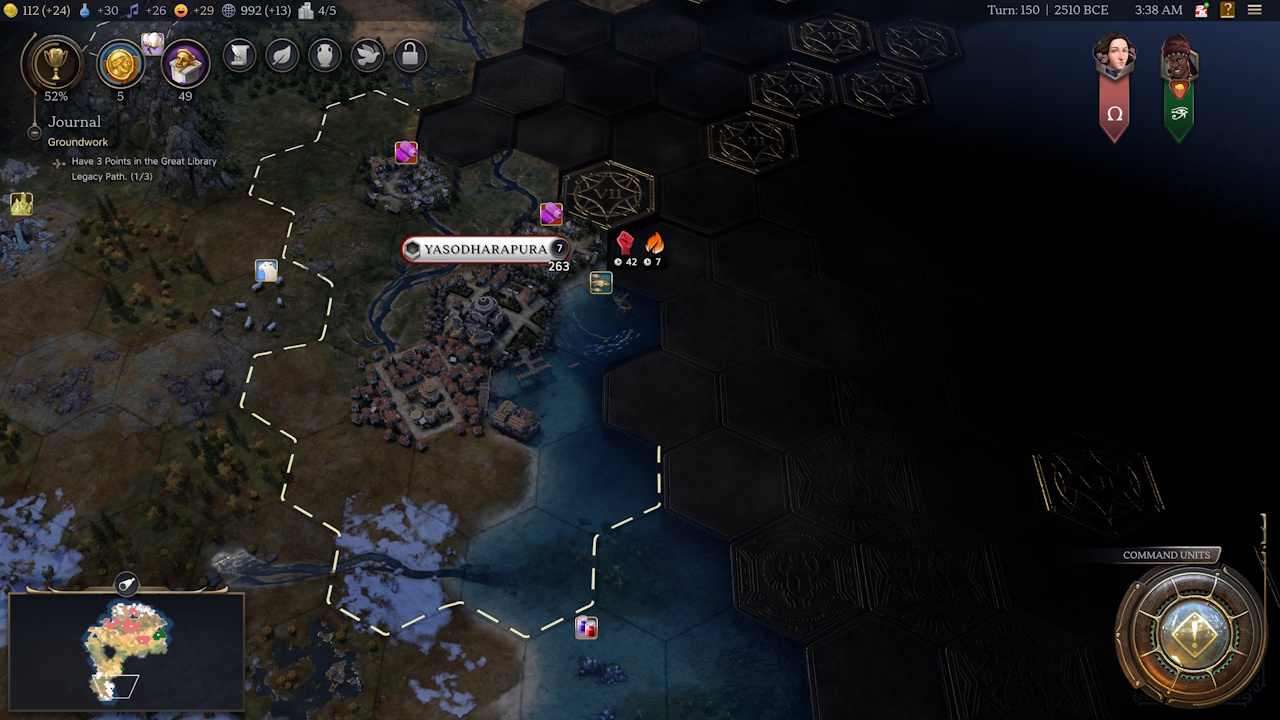Open the trophy victory progress panel
The width and height of the screenshot is (1280, 720).
[51, 65]
